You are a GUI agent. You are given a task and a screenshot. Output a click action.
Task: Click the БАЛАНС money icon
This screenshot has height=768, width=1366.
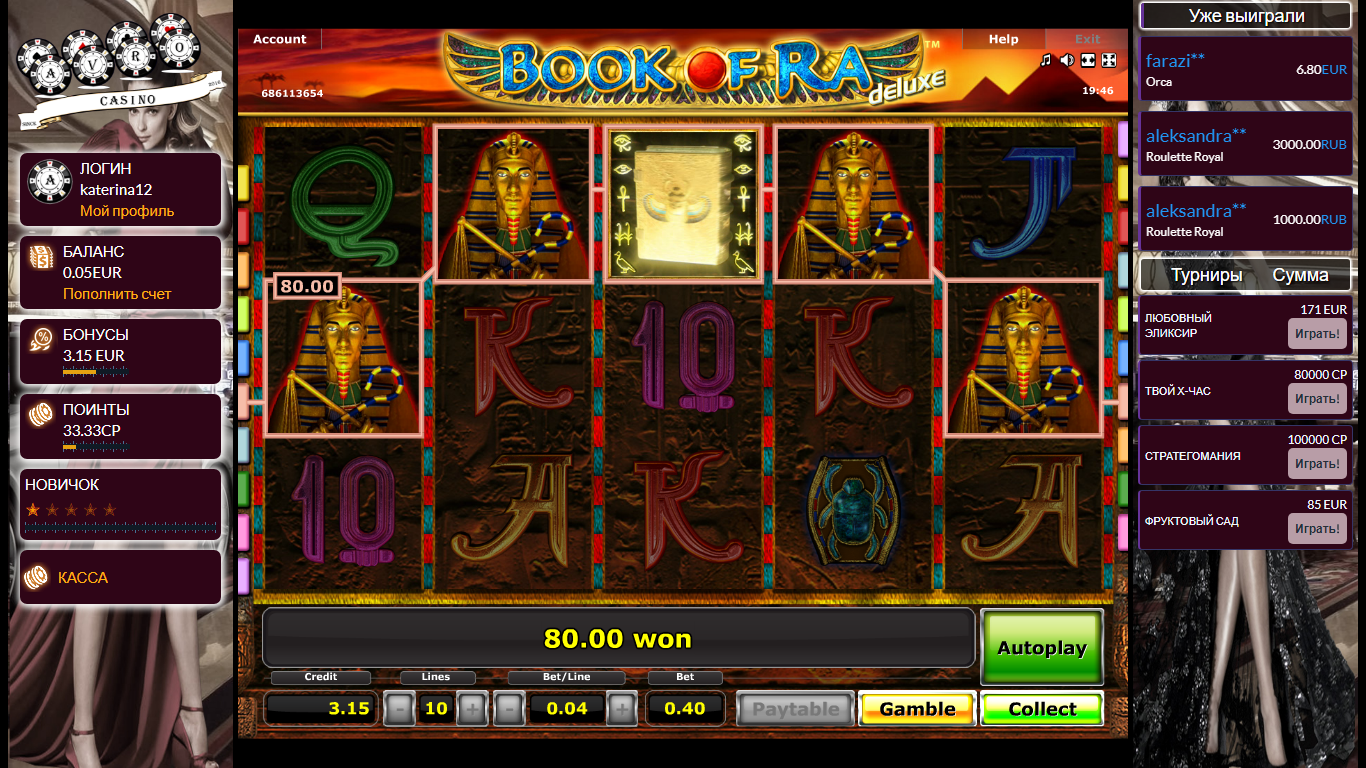tap(41, 258)
